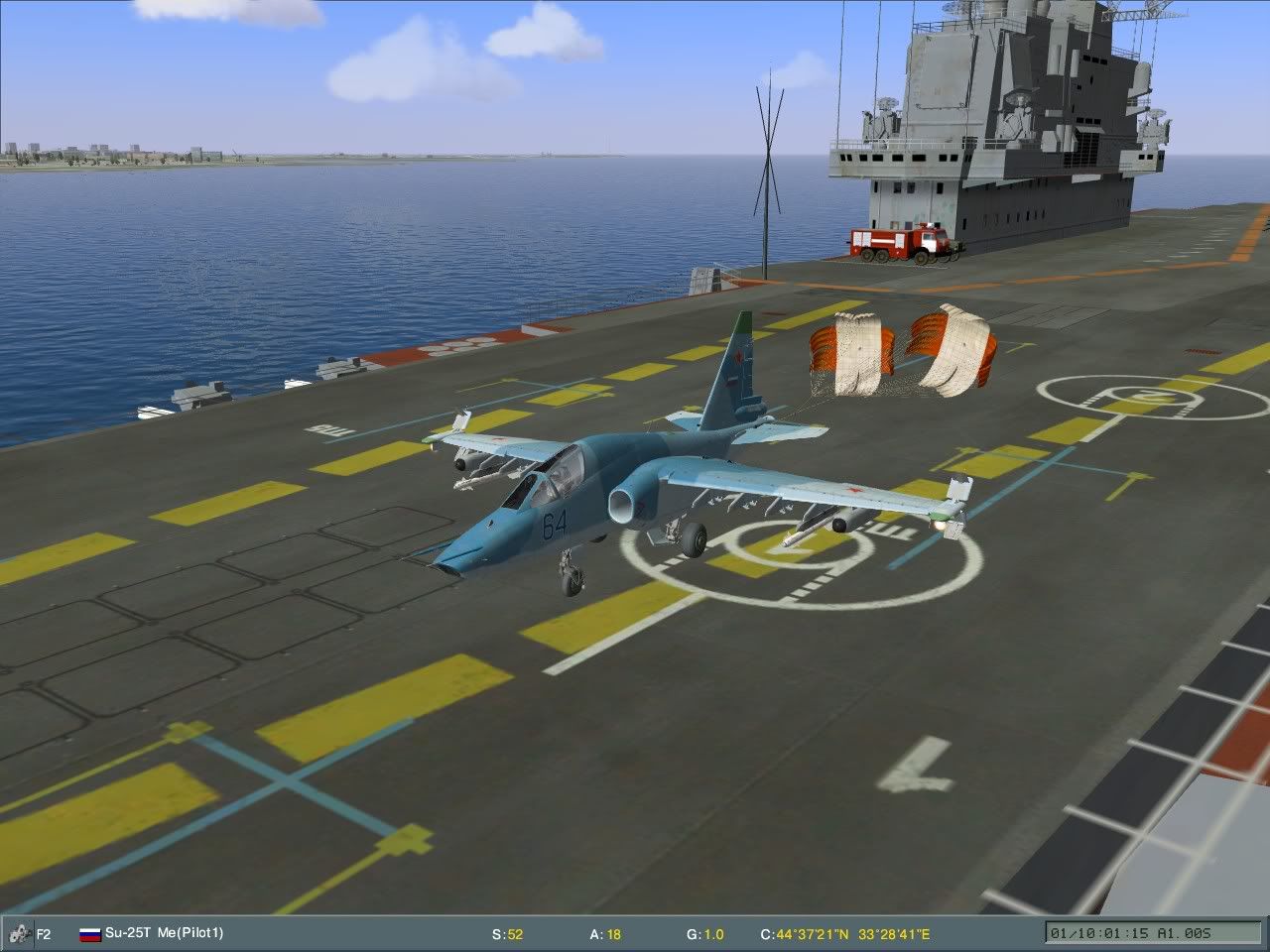Click the yellow speed value S:52
Viewport: 1270px width, 952px height.
(509, 932)
